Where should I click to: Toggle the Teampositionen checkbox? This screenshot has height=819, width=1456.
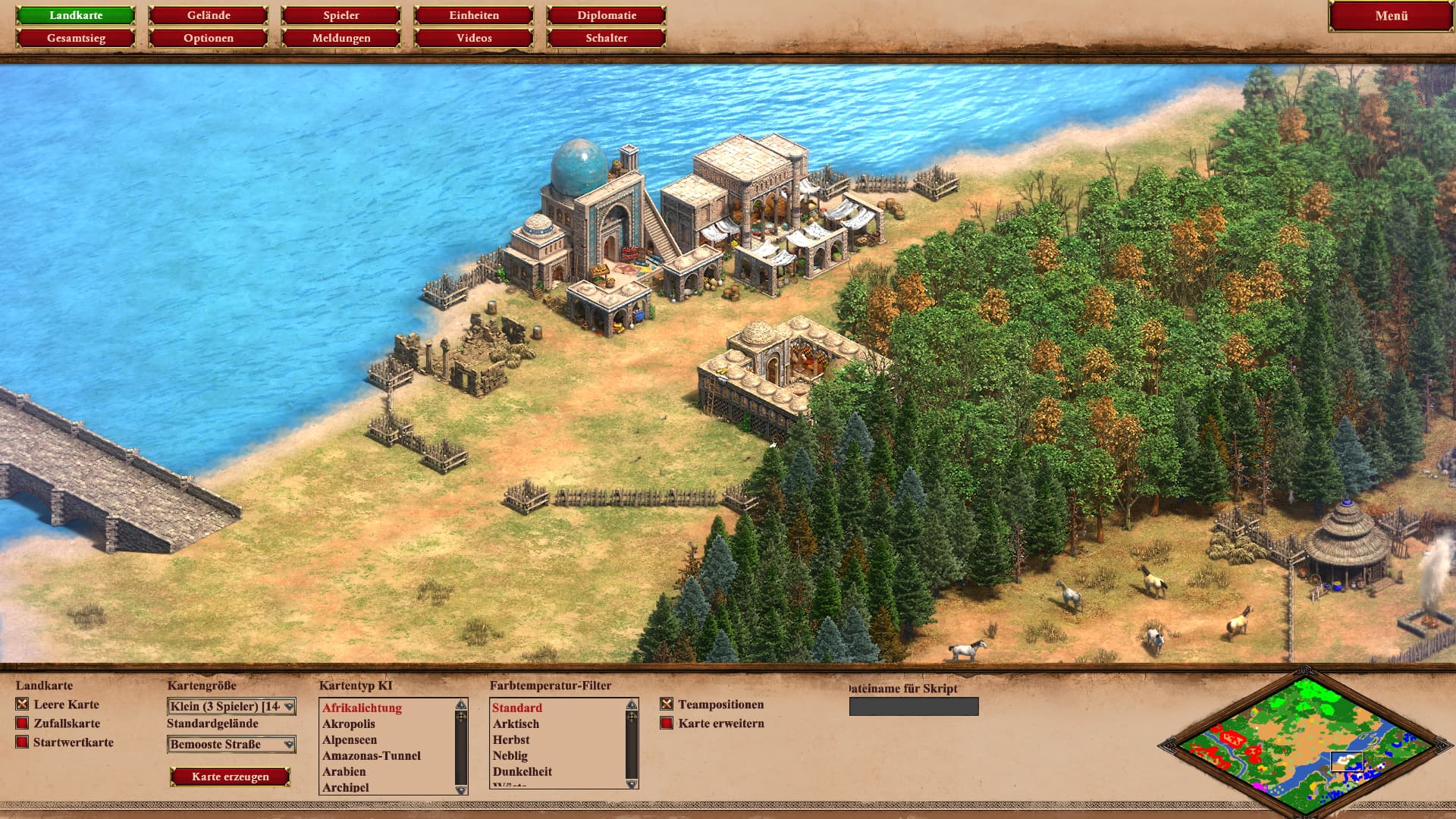(x=667, y=704)
